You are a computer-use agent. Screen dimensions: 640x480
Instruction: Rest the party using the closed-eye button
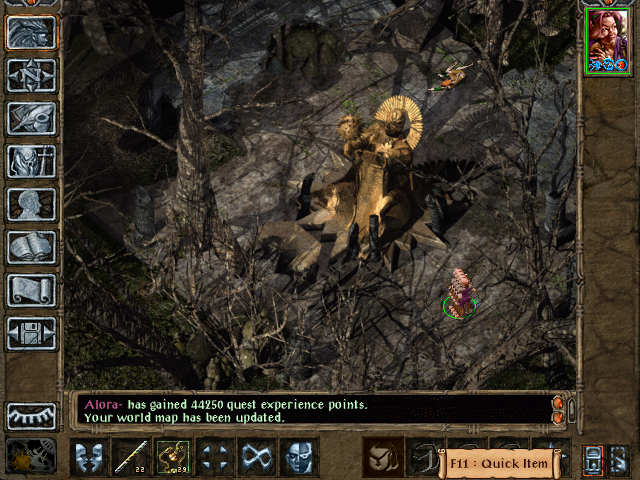pos(31,415)
